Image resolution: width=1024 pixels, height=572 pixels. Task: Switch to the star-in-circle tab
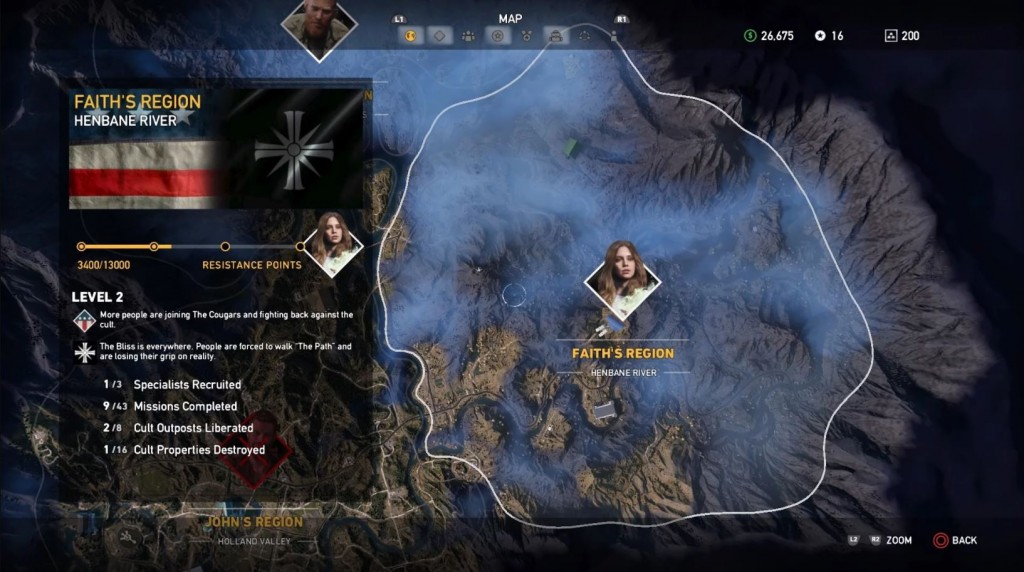pos(497,36)
